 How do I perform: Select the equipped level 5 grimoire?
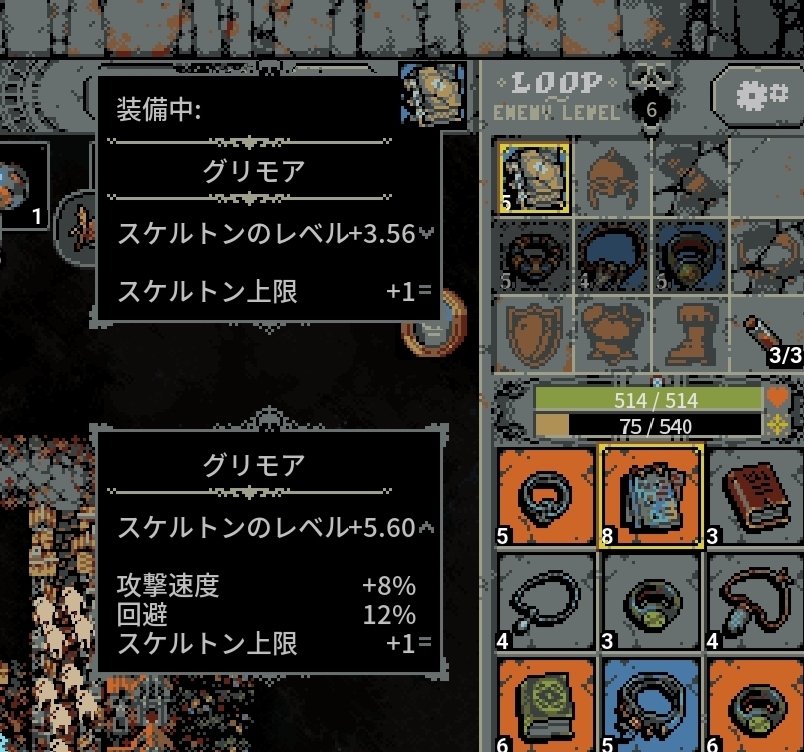point(534,178)
